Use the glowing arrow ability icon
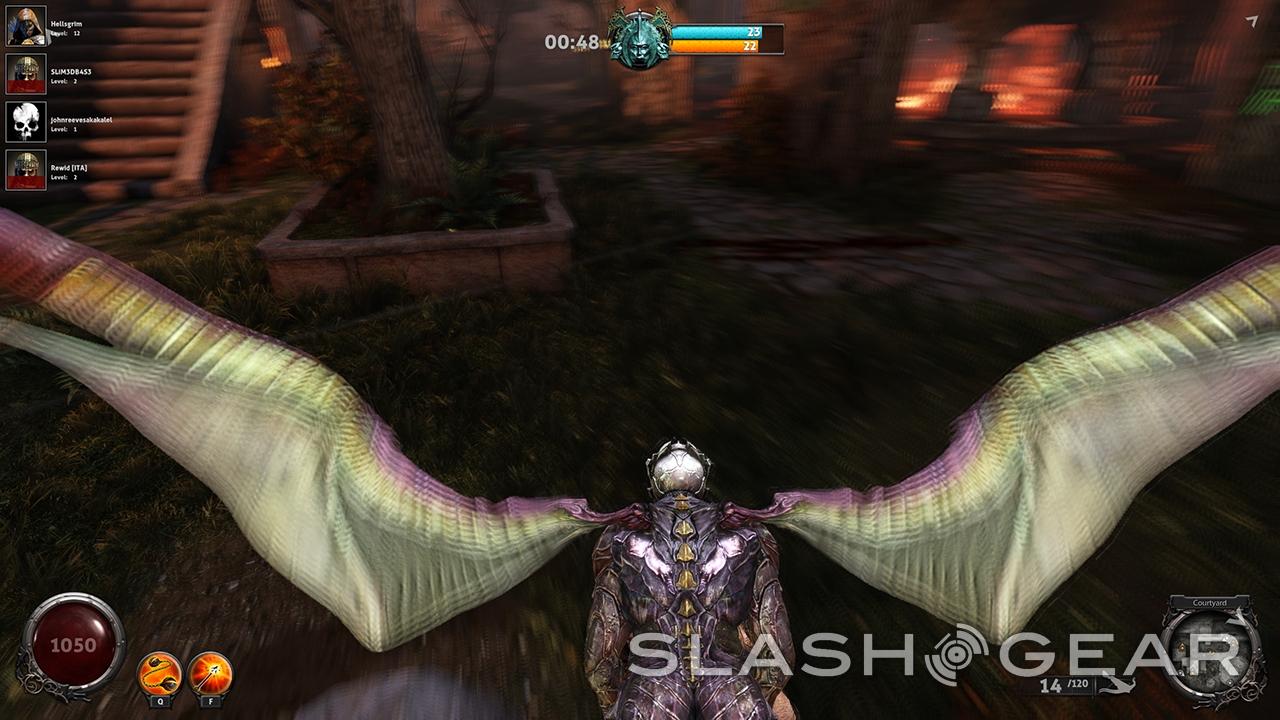 210,672
